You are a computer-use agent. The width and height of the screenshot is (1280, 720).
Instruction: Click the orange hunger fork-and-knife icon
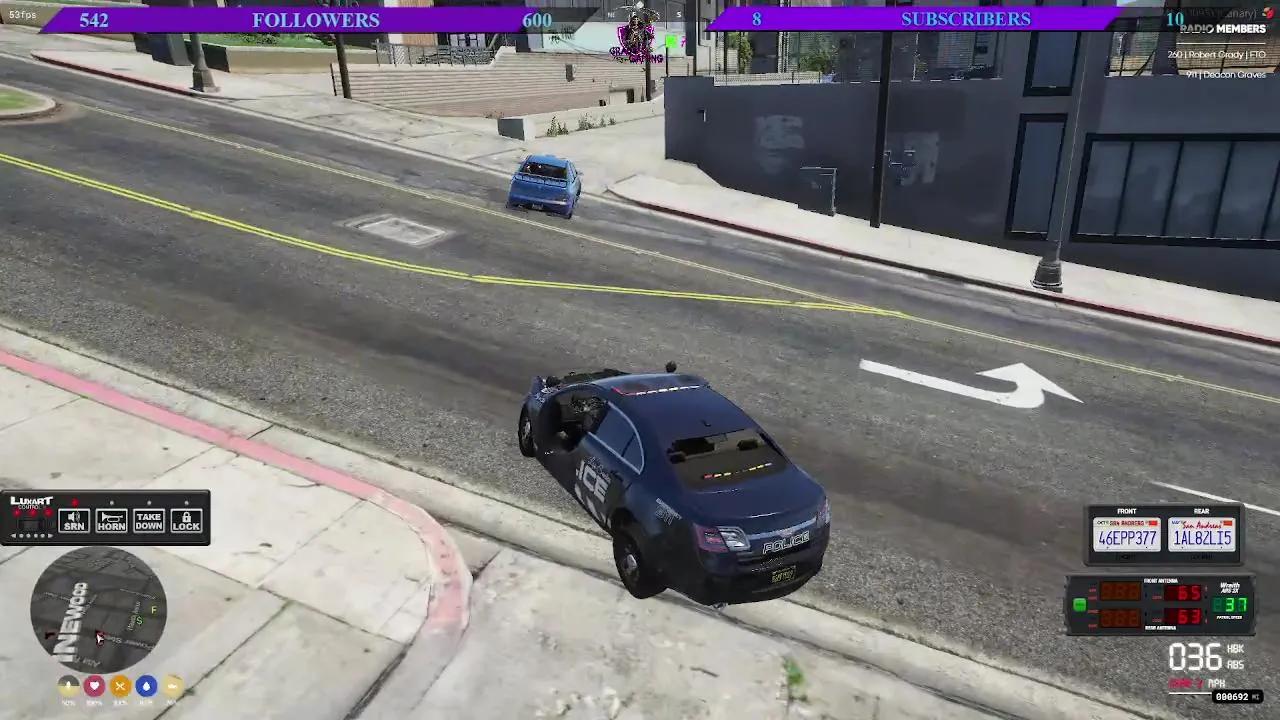pos(120,687)
